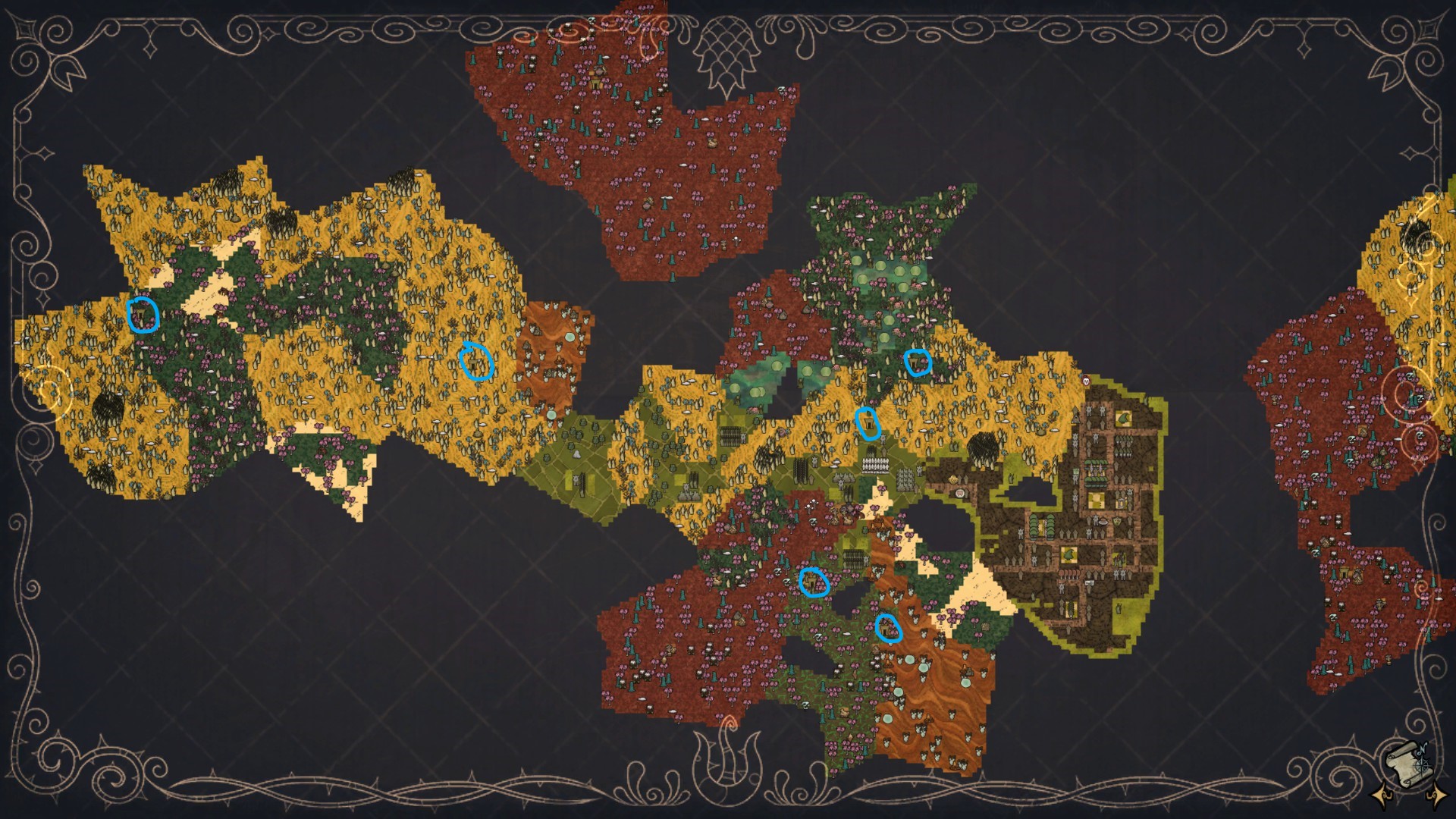1456x819 pixels.
Task: Select the fountain in the town center
Action: pos(1103,522)
